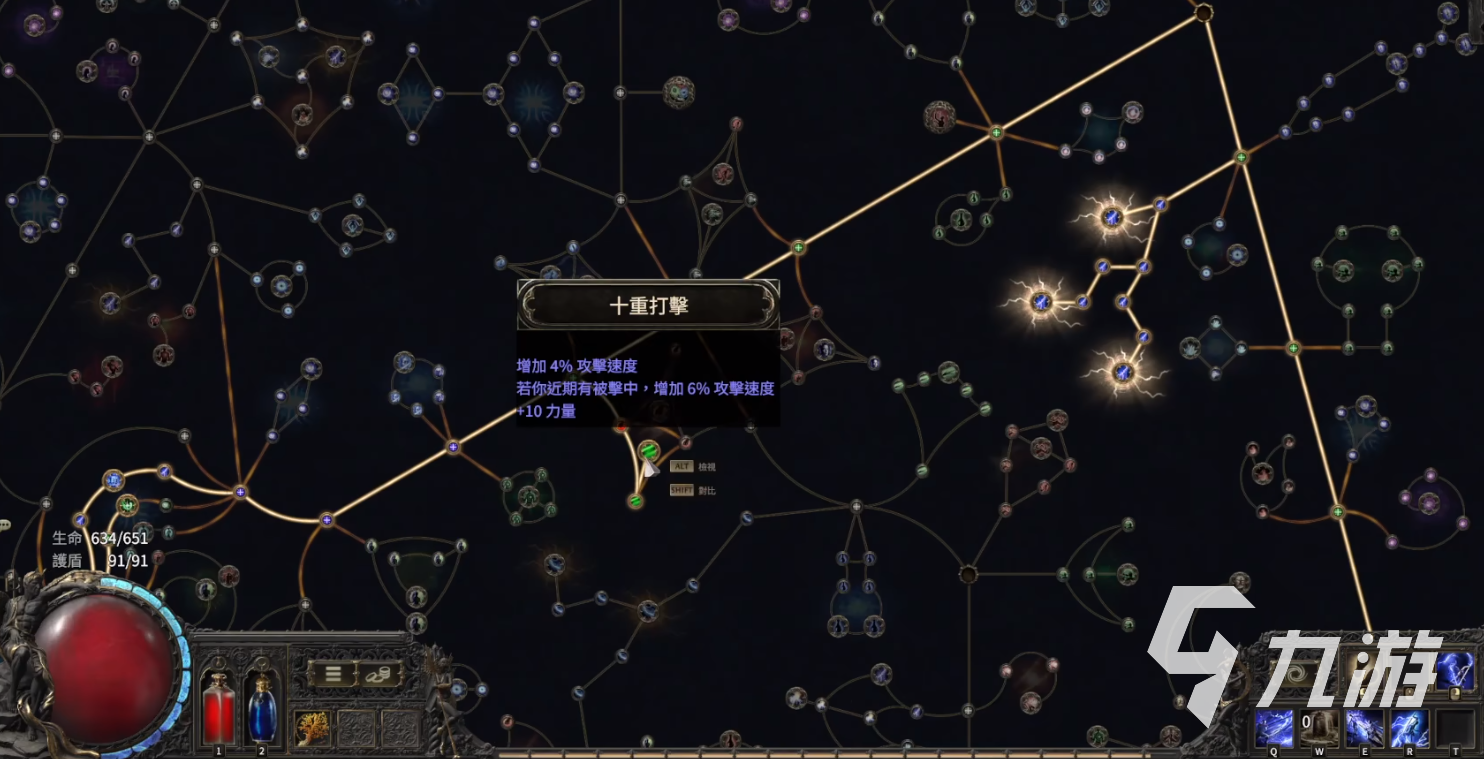Open the stacked coins shop button

coord(379,673)
